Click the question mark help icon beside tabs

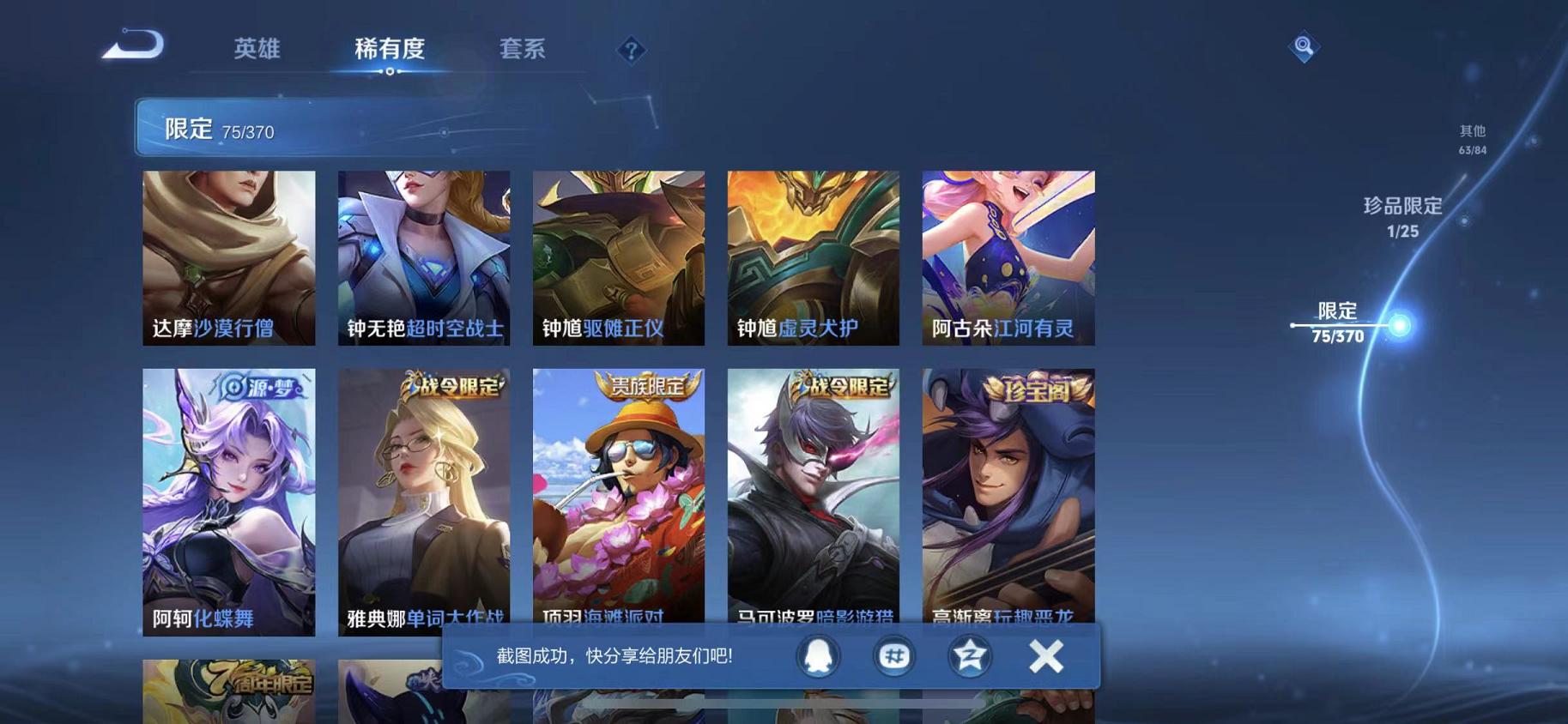point(632,51)
